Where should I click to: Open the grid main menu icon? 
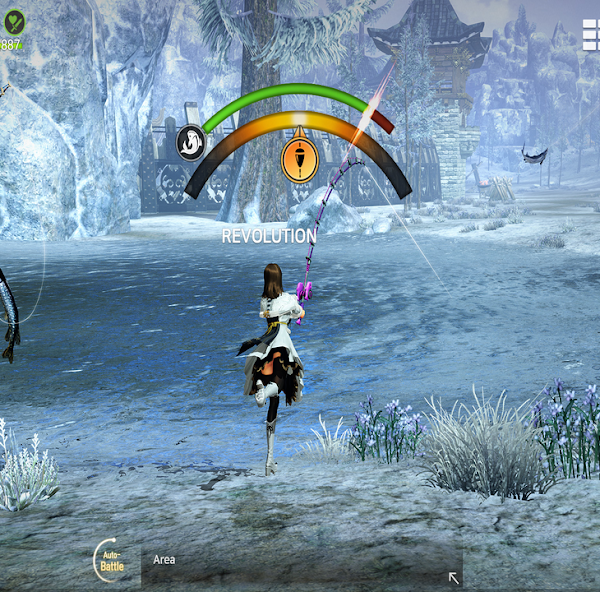[590, 36]
